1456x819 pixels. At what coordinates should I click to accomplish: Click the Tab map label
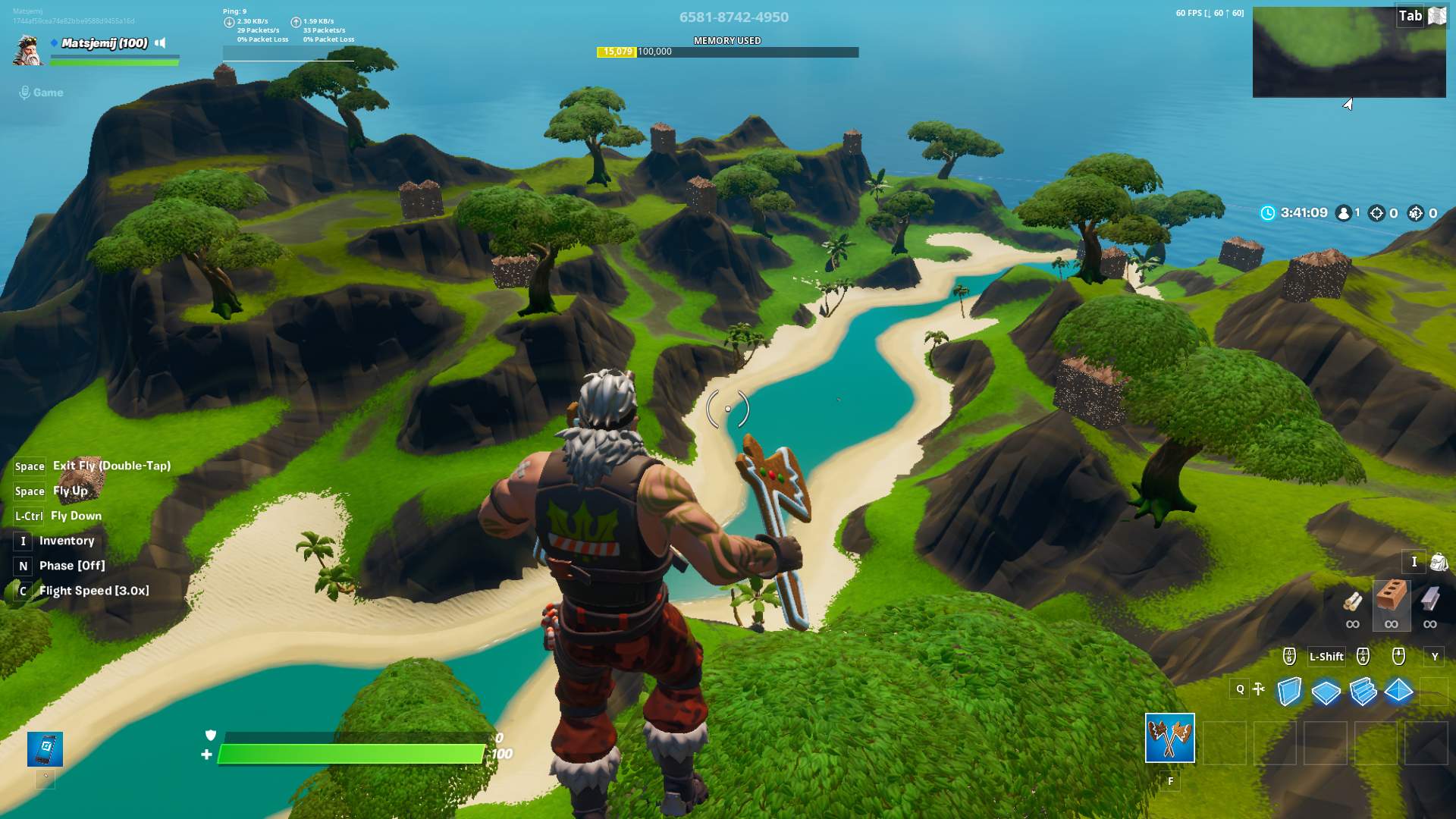(1410, 14)
